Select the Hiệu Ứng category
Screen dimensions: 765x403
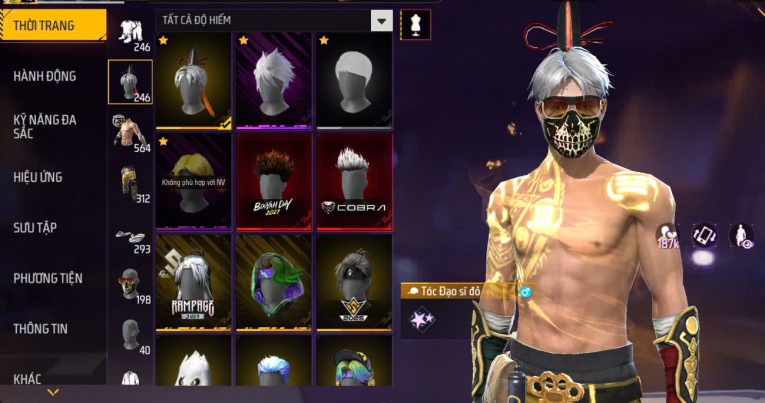pyautogui.click(x=38, y=177)
